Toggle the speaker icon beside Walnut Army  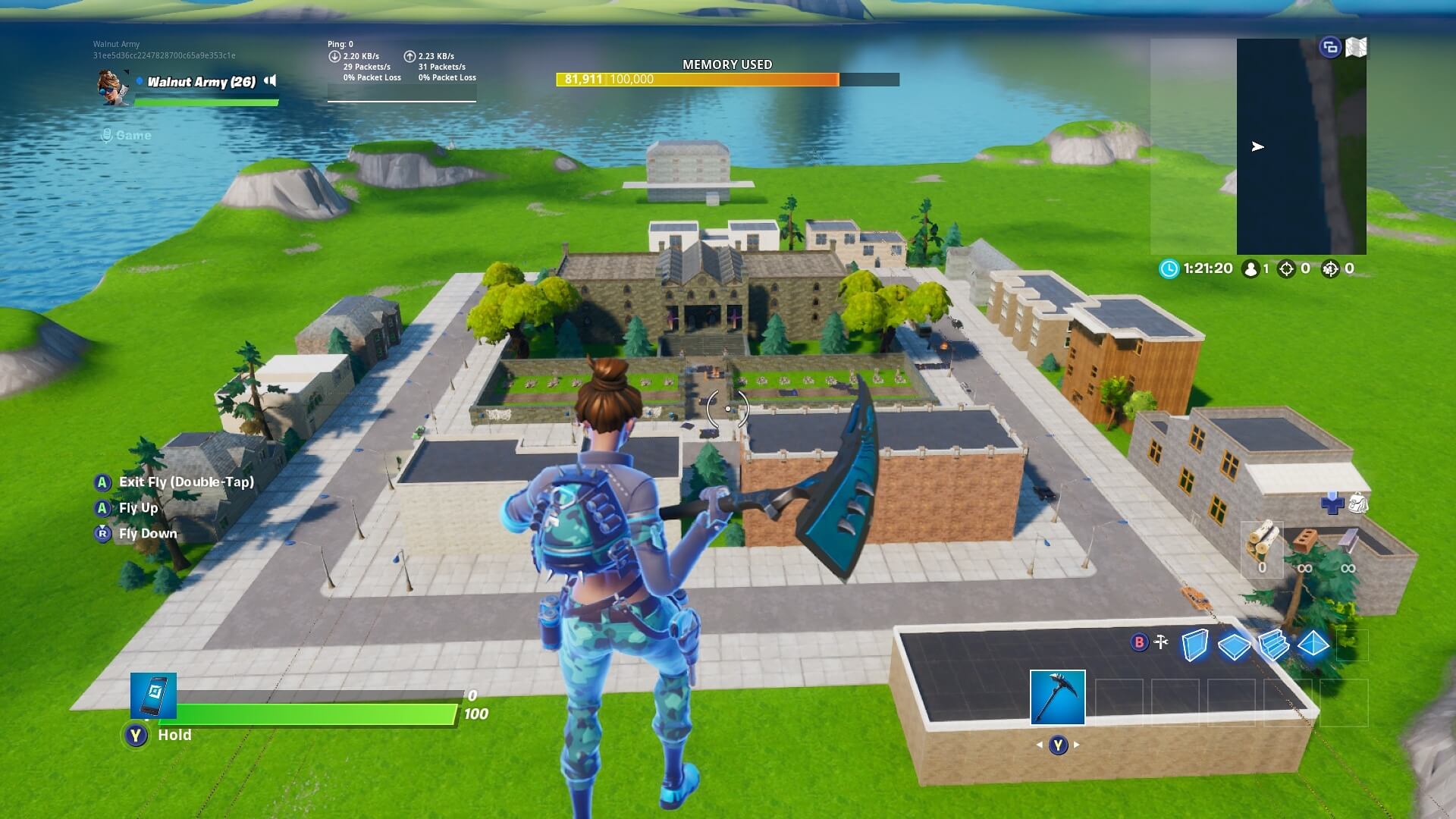pos(270,81)
